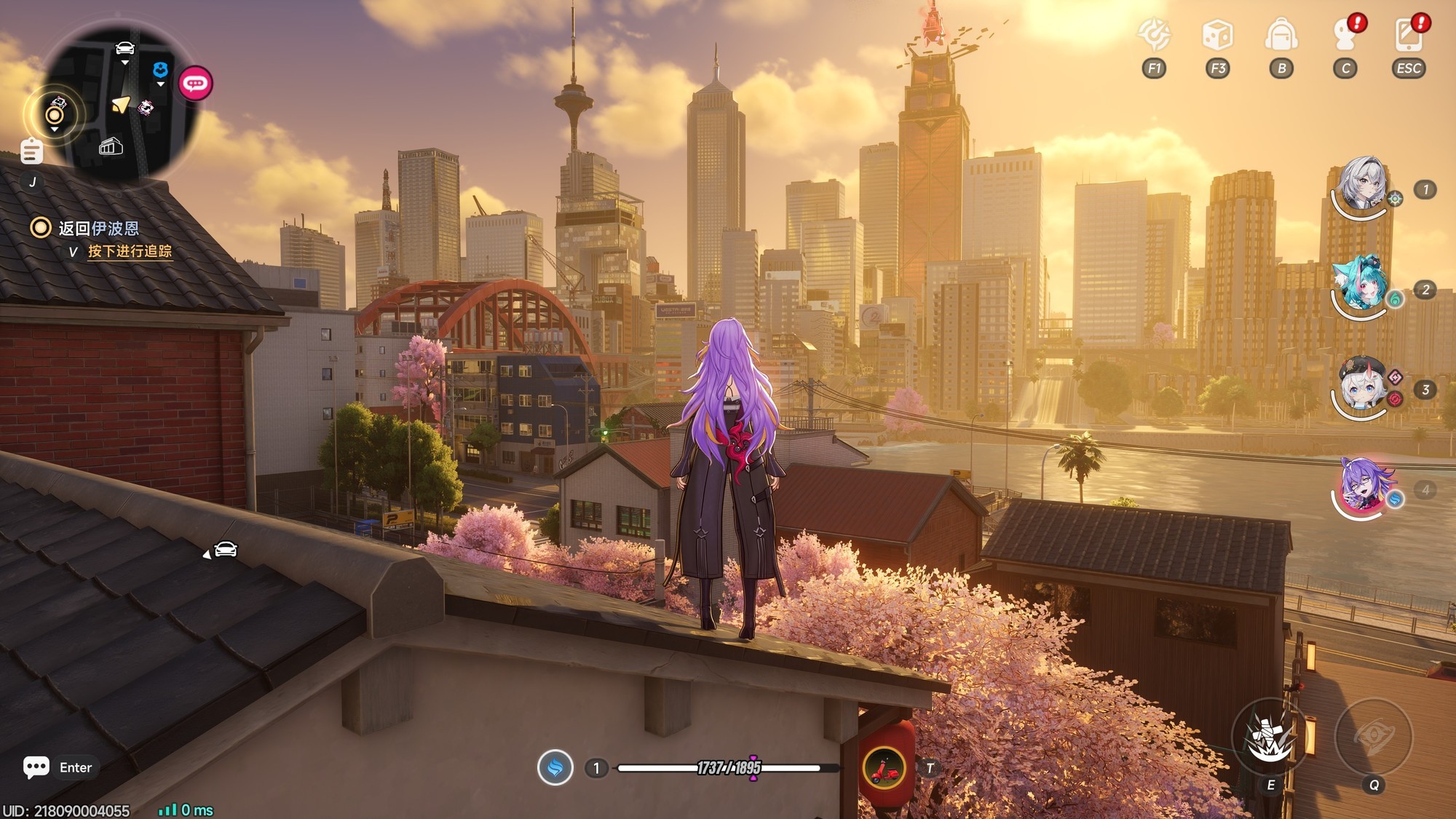Open the character menu with red alert
Screen dimensions: 1456x819
(x=1345, y=35)
